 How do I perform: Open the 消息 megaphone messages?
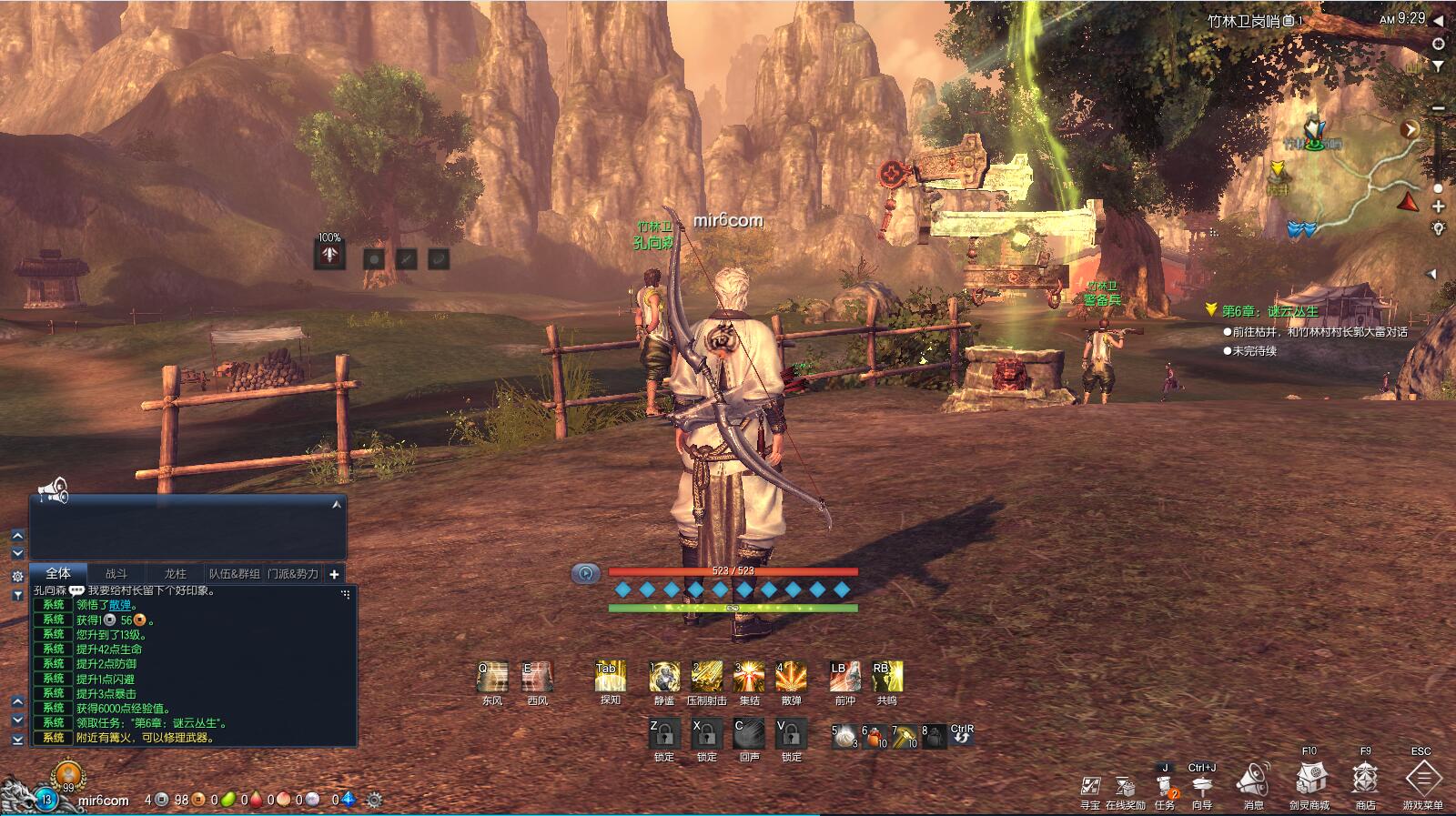(1253, 781)
